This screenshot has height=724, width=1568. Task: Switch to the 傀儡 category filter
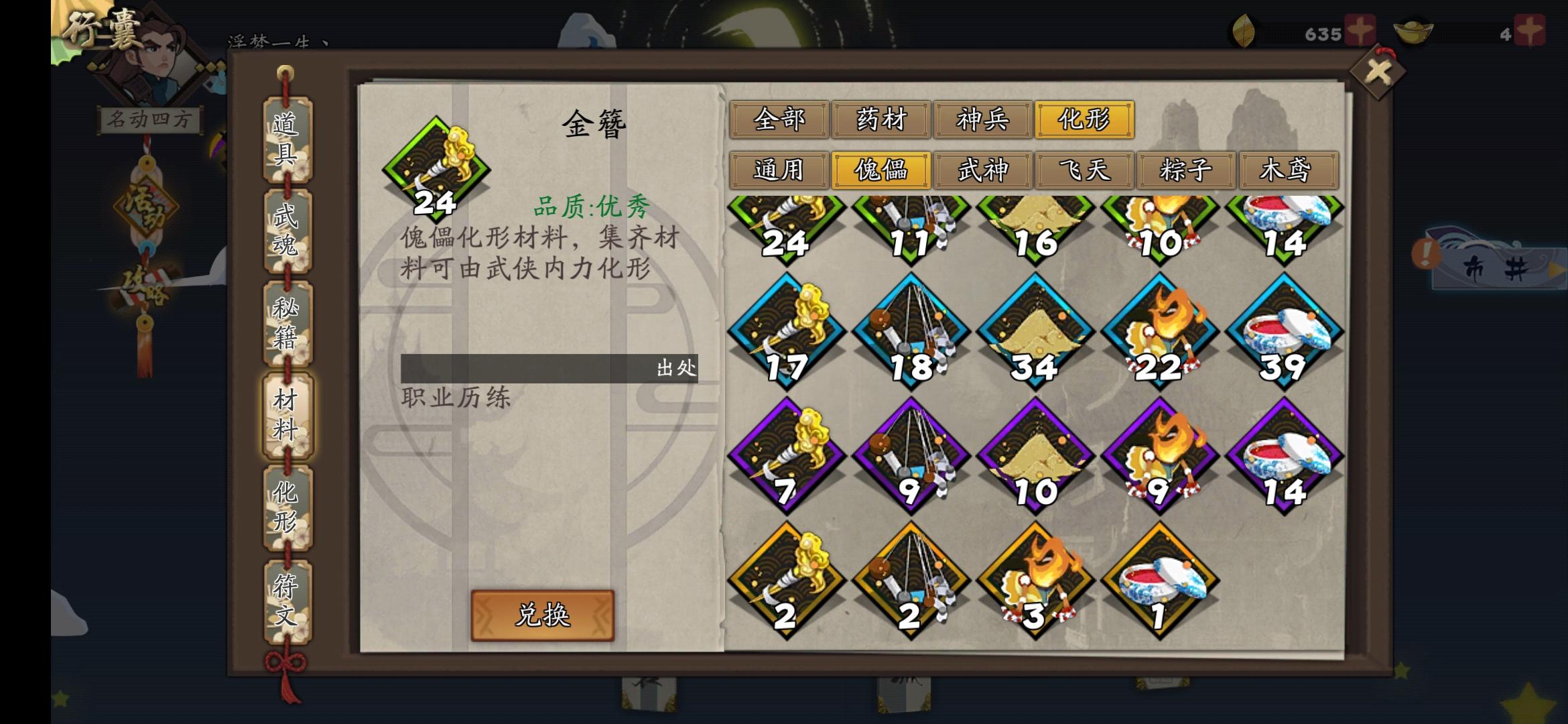(881, 171)
